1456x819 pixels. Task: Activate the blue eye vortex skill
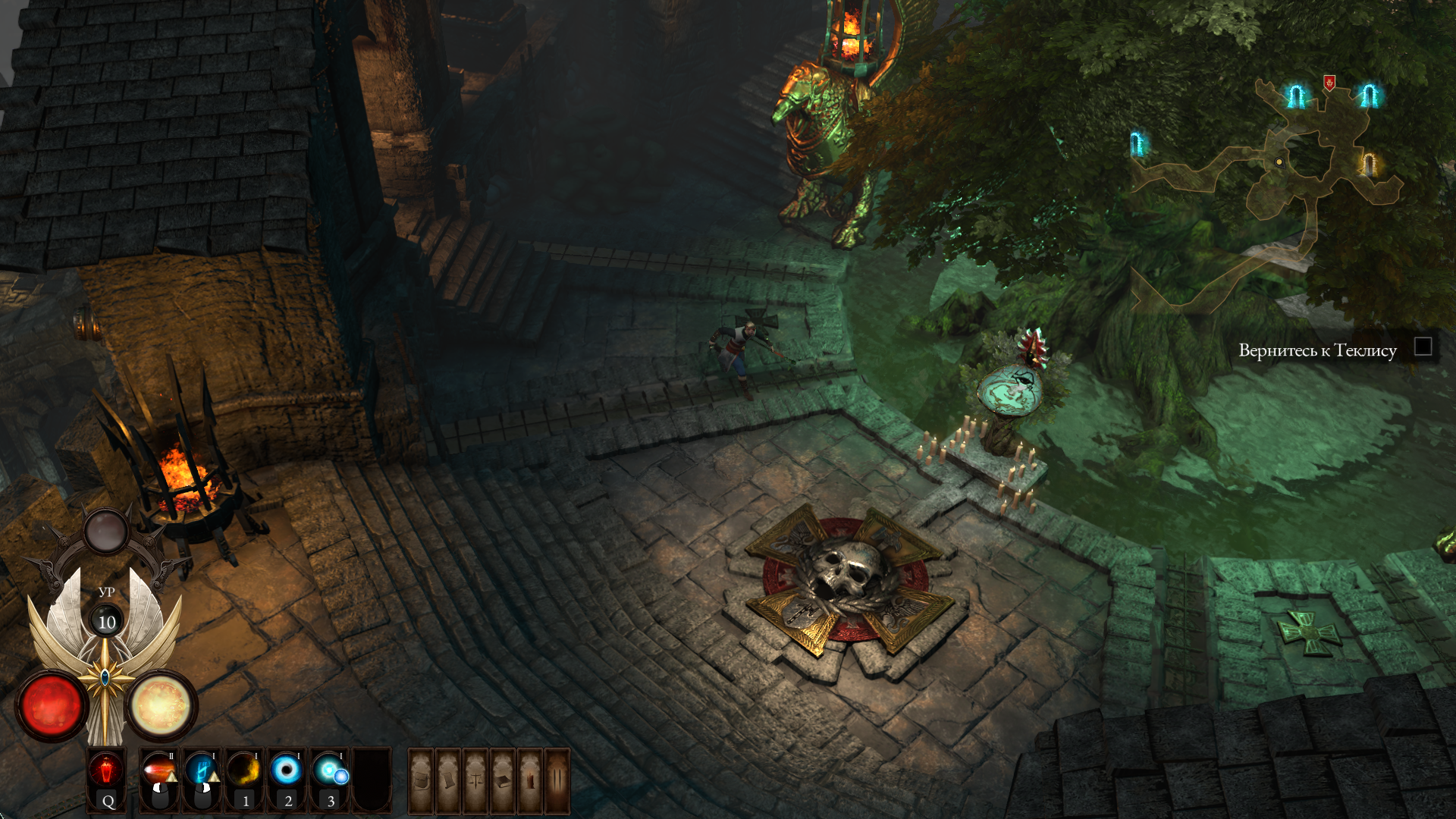[287, 770]
